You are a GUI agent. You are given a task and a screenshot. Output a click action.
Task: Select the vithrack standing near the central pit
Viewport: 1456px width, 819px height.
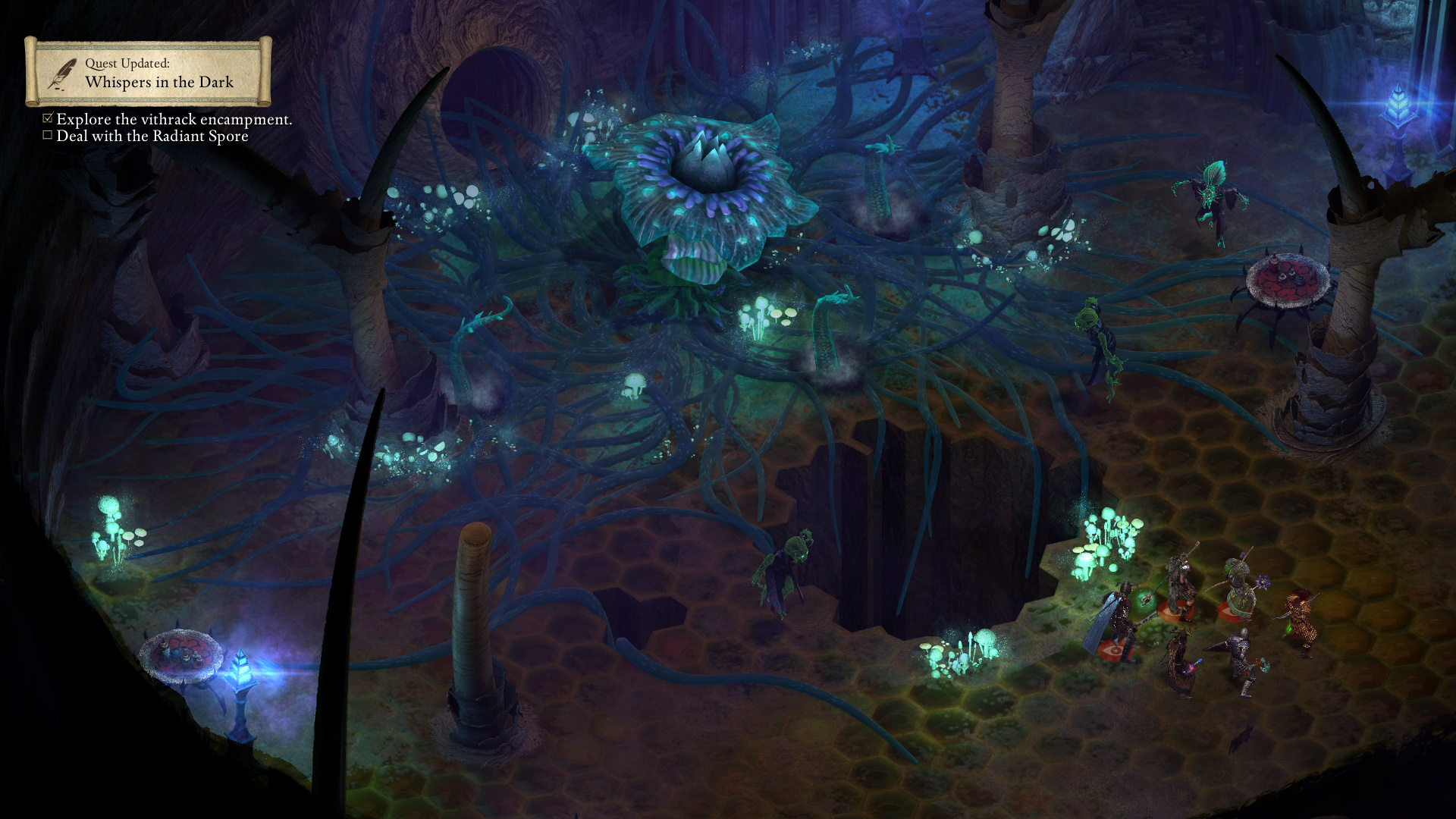[x=789, y=561]
